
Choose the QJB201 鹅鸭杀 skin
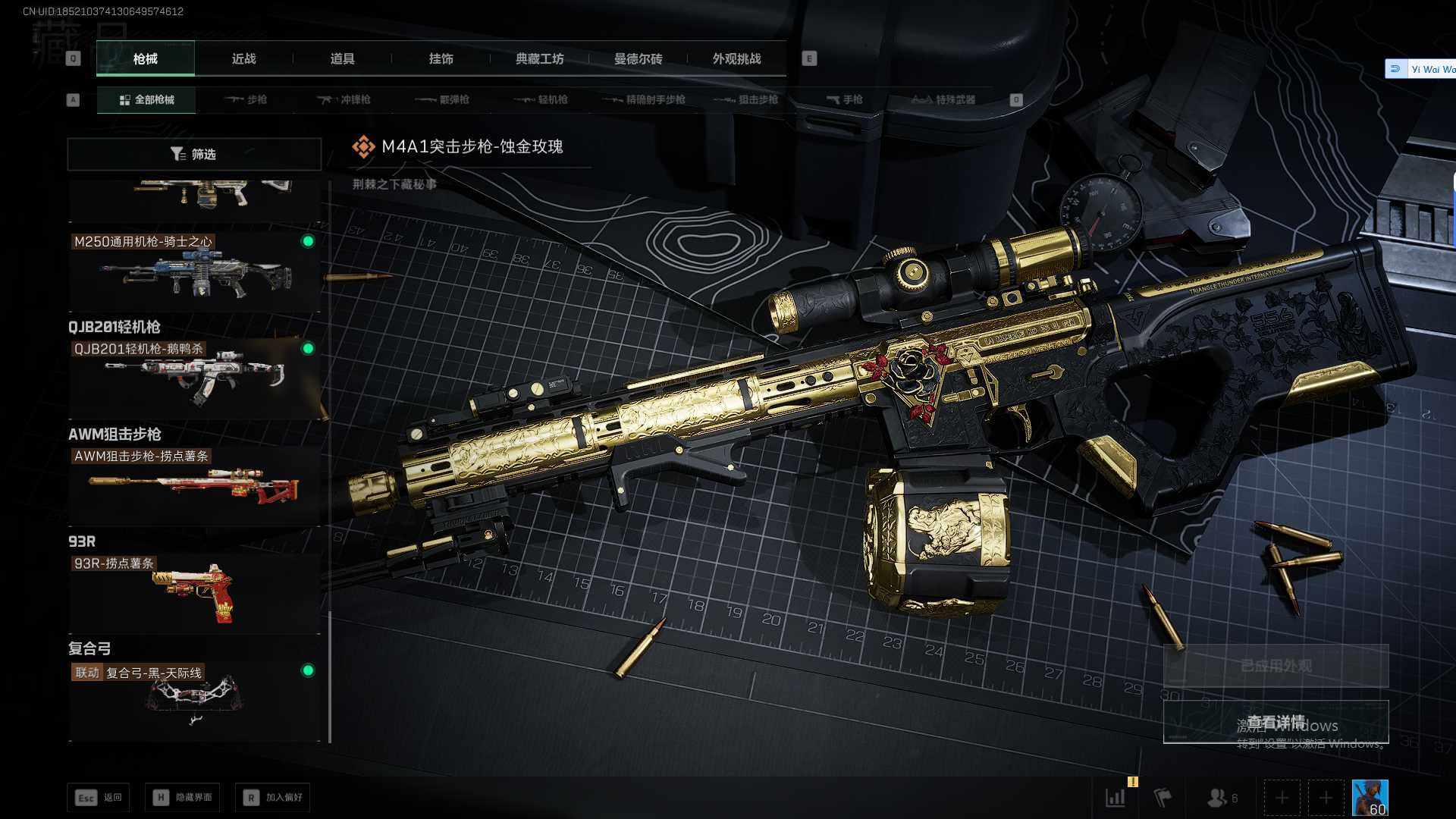click(x=194, y=377)
